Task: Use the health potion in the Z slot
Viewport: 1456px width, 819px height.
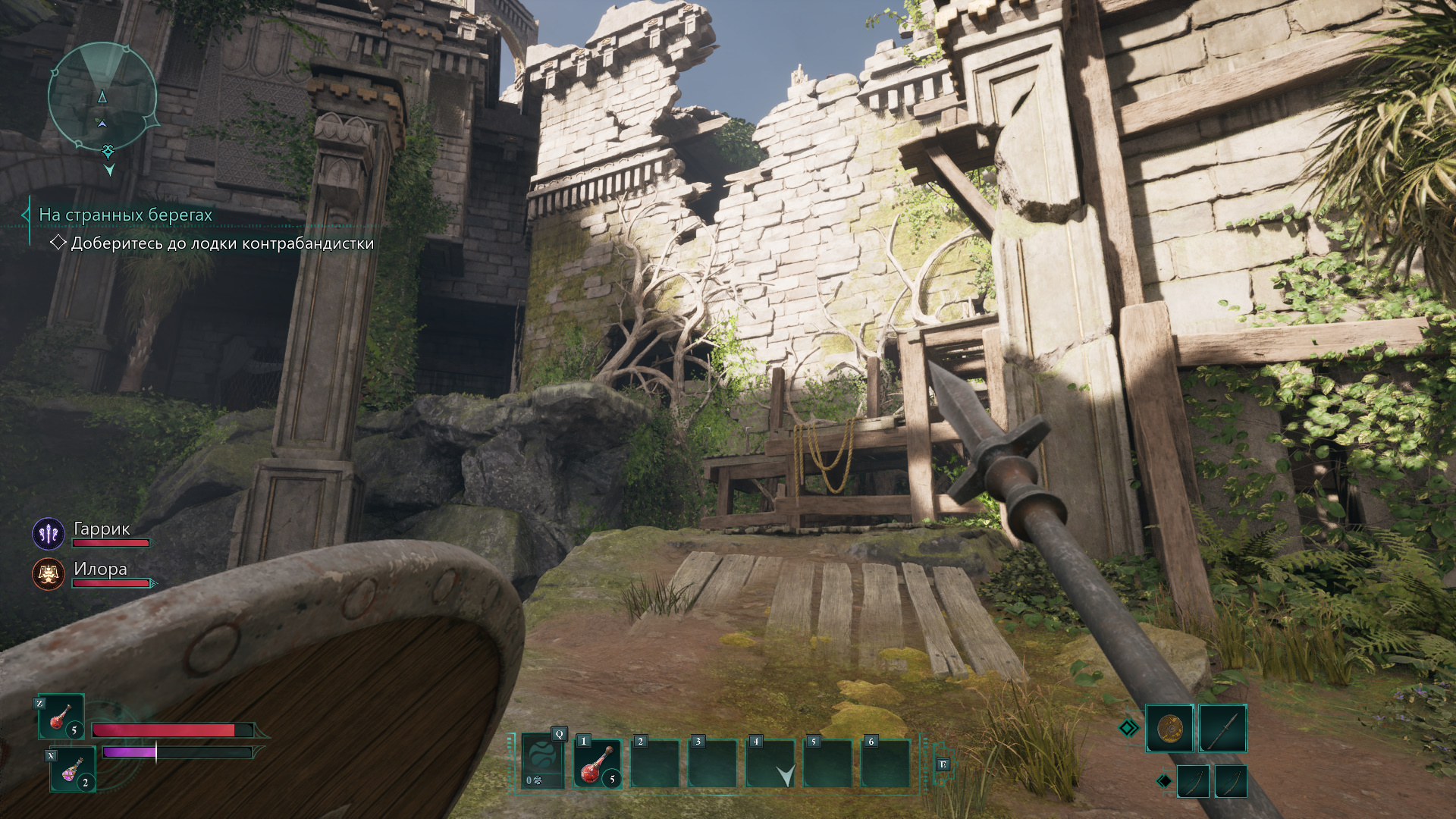Action: point(61,717)
